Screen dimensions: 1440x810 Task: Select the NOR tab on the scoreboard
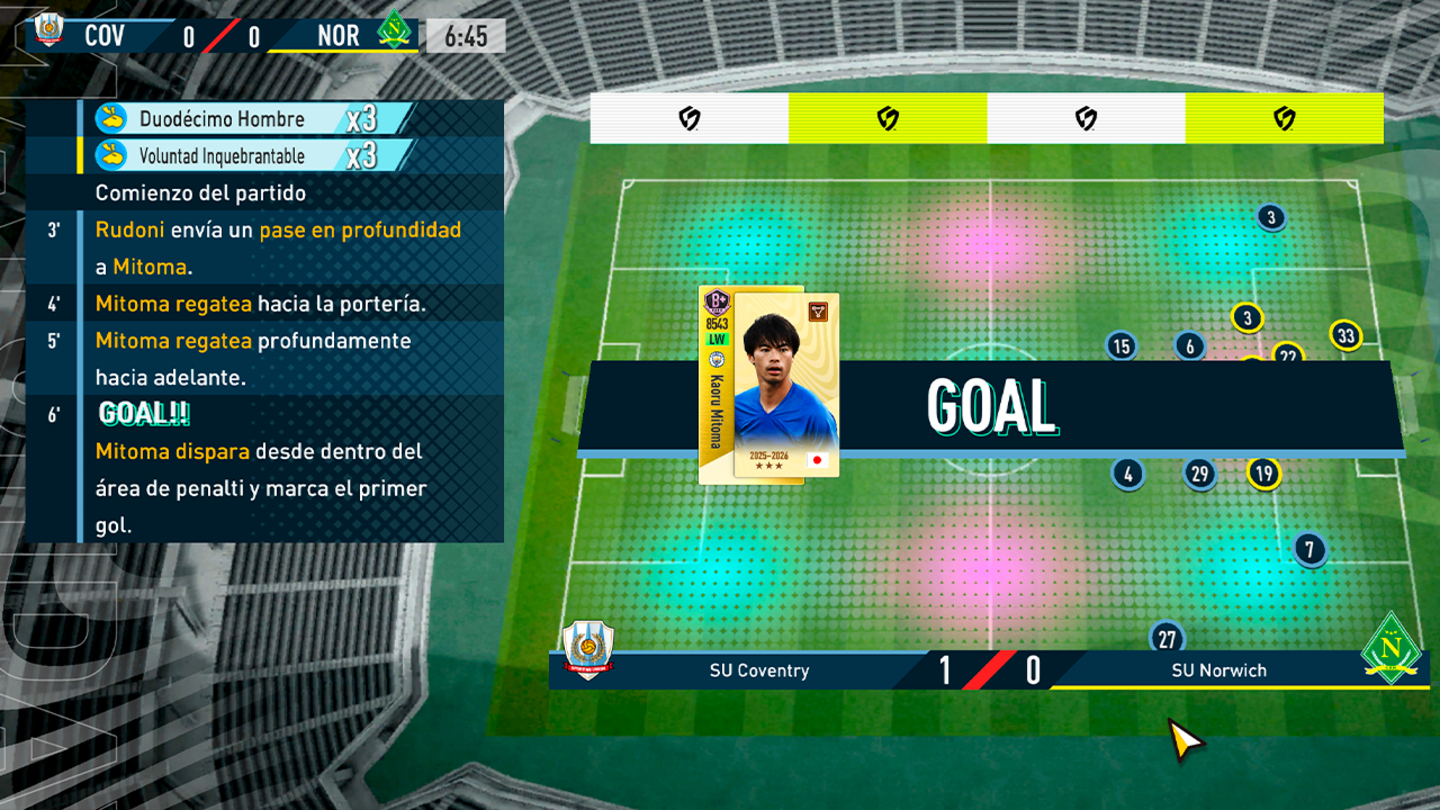(338, 35)
